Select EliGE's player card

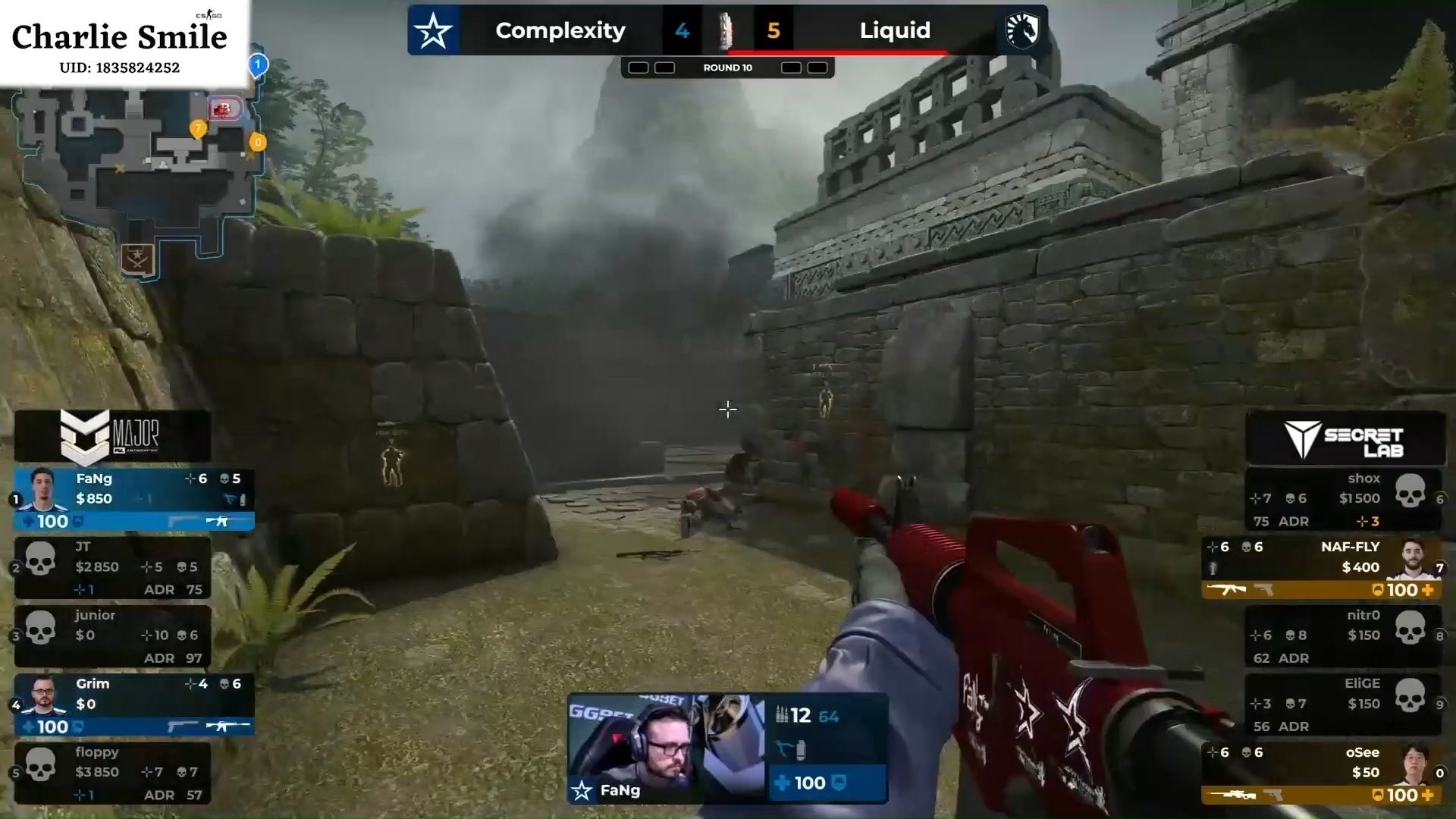[x=1344, y=704]
